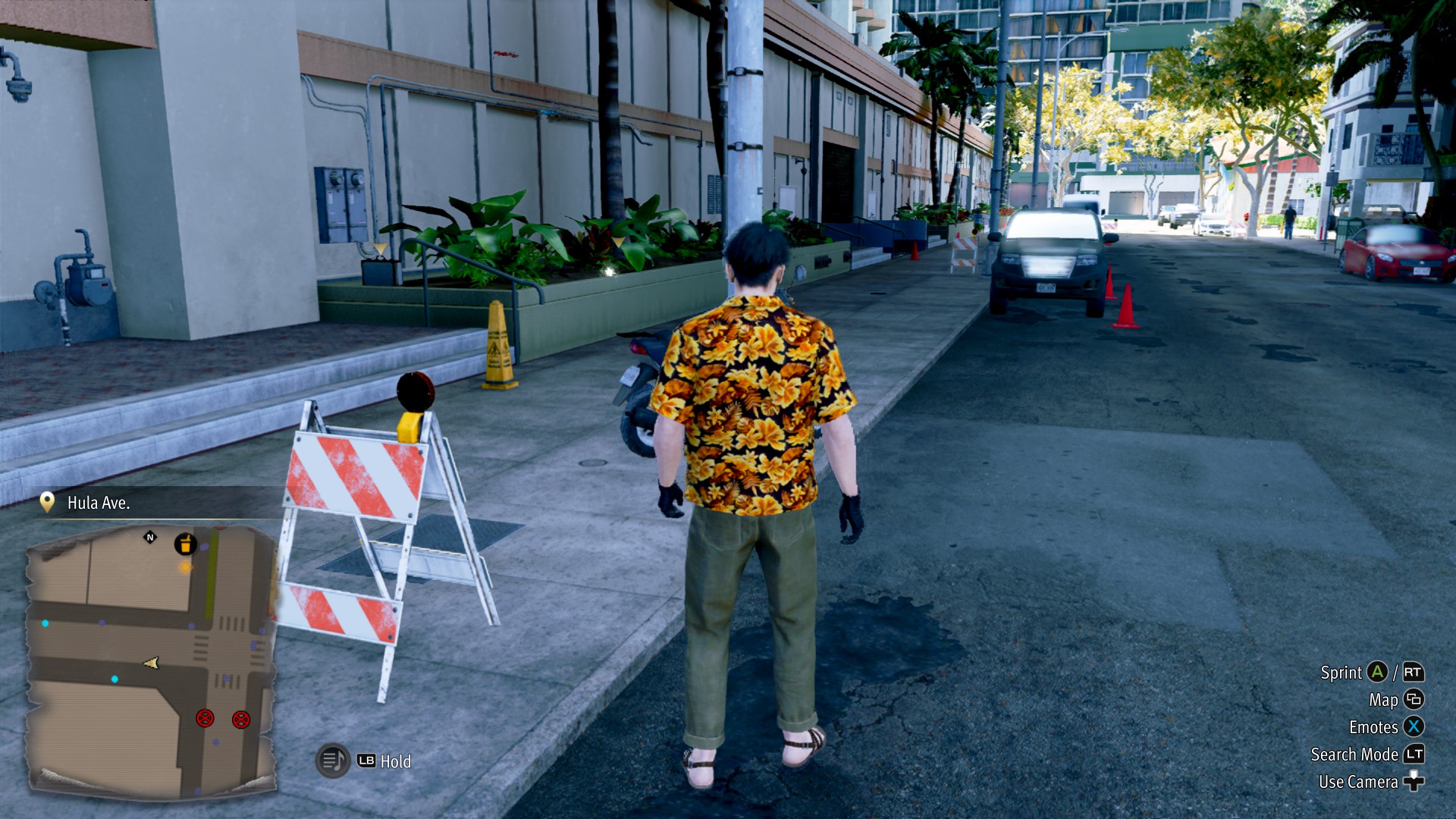Click the orange diamond marker on the minimap
Viewport: 1456px width, 819px height.
(185, 566)
